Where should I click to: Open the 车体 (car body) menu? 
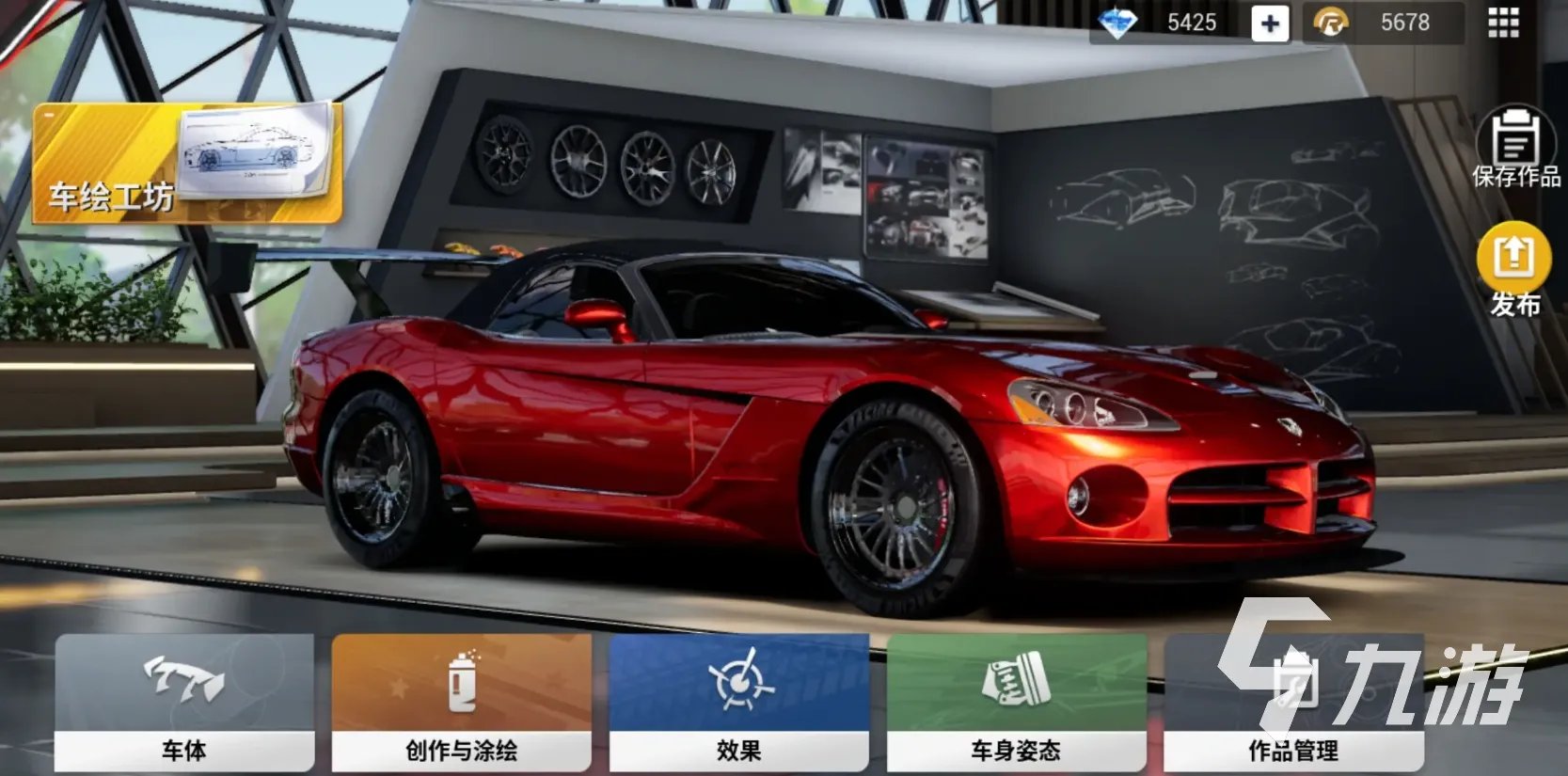click(184, 702)
